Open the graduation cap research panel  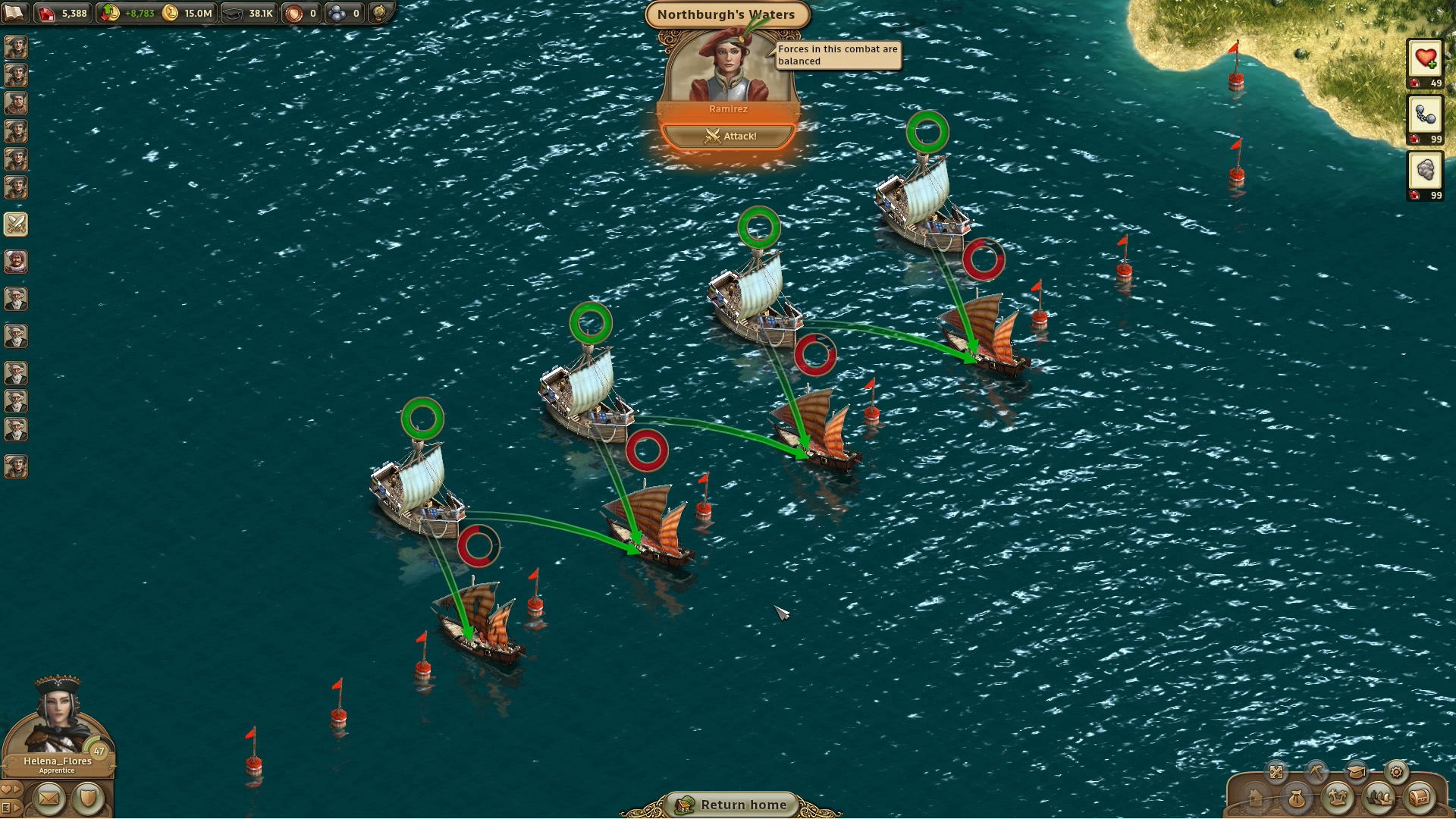coord(1357,771)
